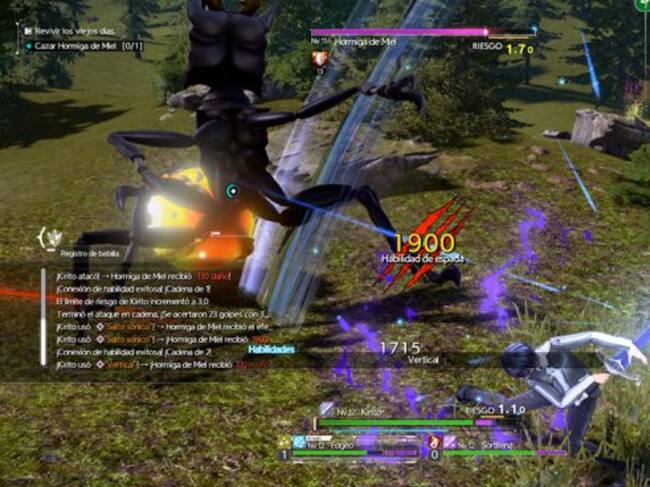Click the battle log's vertical scrollbar
Image resolution: width=650 pixels, height=487 pixels.
pos(44,320)
